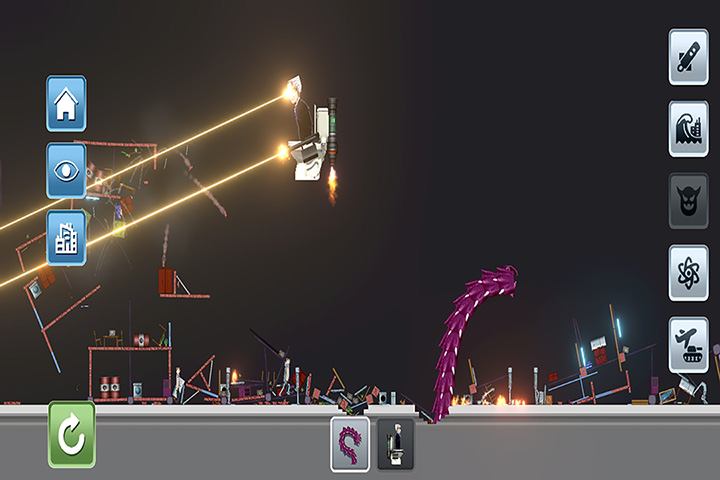Switch to the plane and tank category
This screenshot has width=720, height=480.
click(x=688, y=345)
